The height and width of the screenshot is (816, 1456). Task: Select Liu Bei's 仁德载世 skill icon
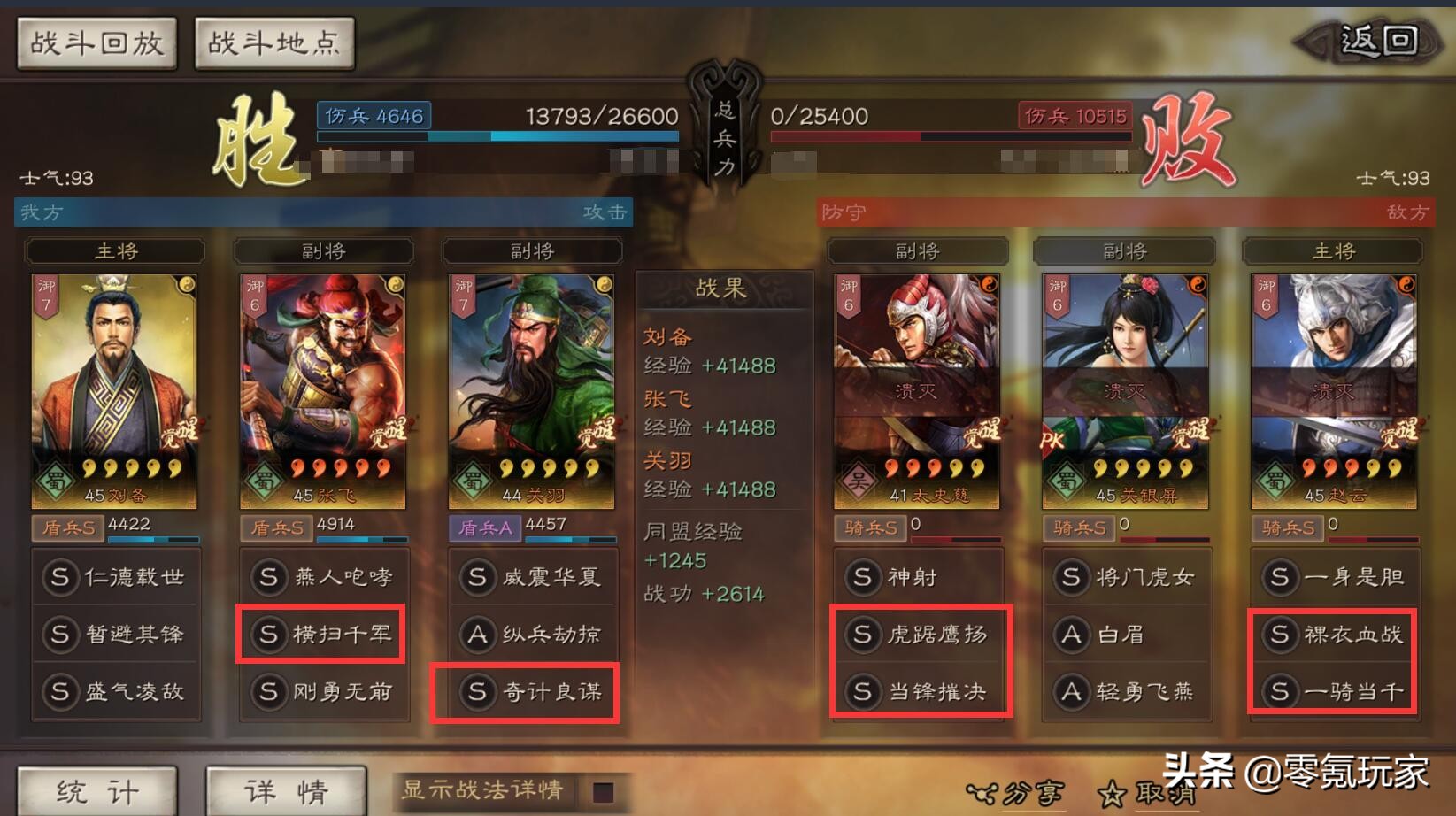click(115, 576)
